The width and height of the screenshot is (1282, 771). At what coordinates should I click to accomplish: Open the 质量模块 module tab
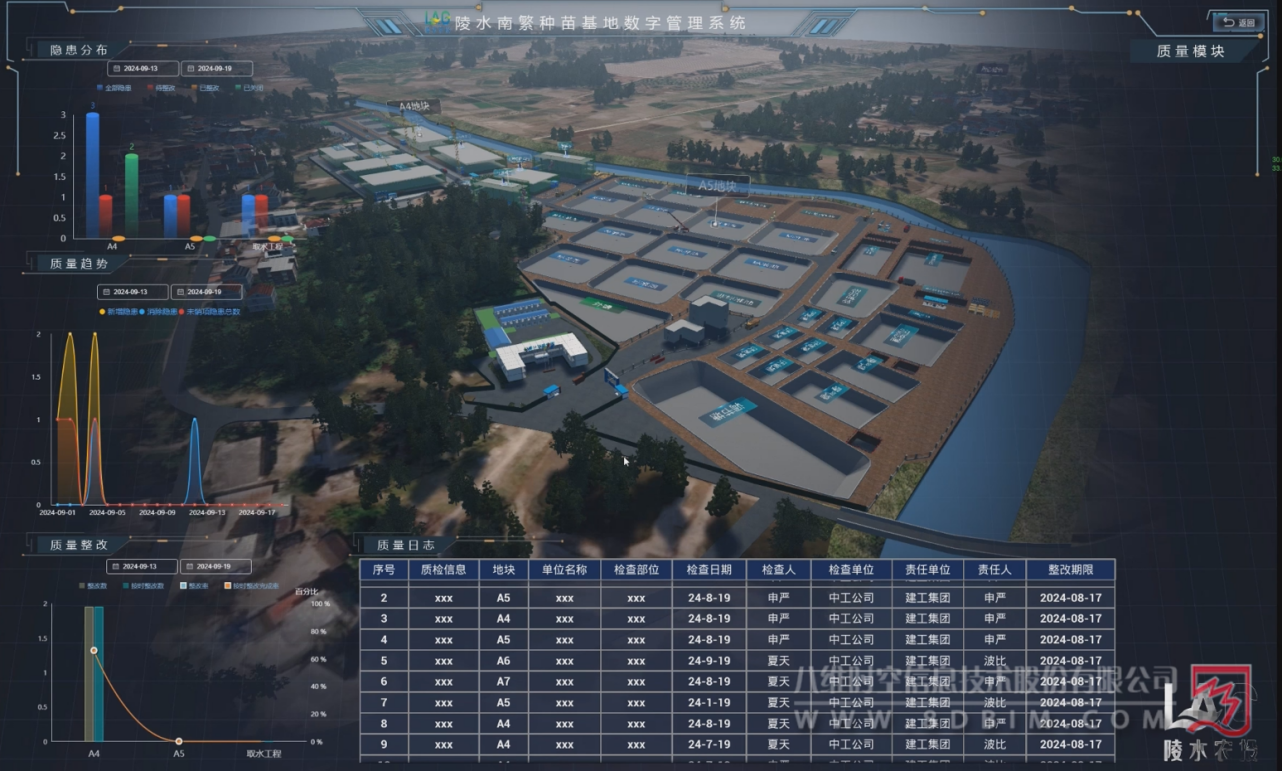[x=1190, y=51]
